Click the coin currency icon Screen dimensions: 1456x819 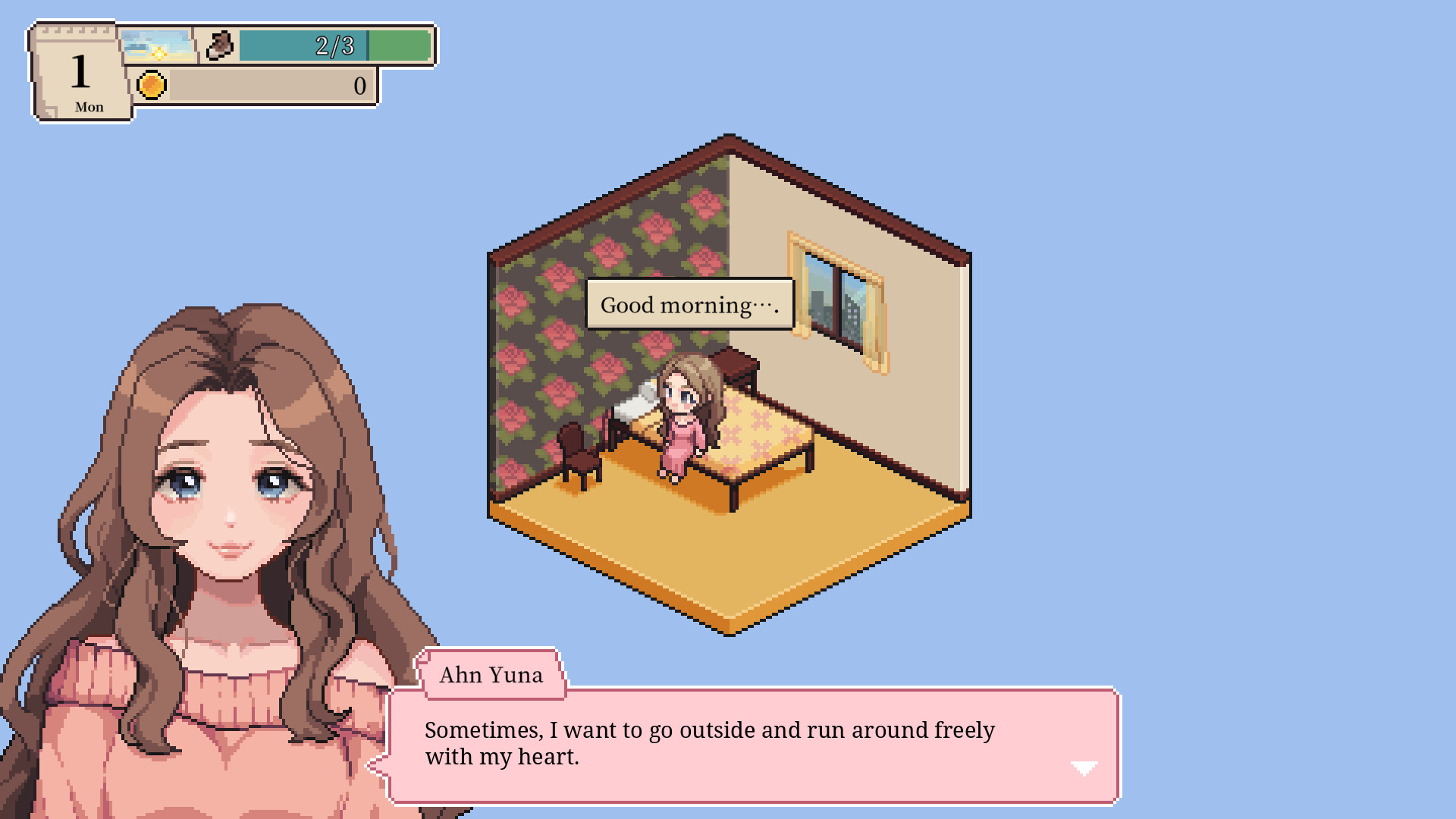(x=153, y=85)
